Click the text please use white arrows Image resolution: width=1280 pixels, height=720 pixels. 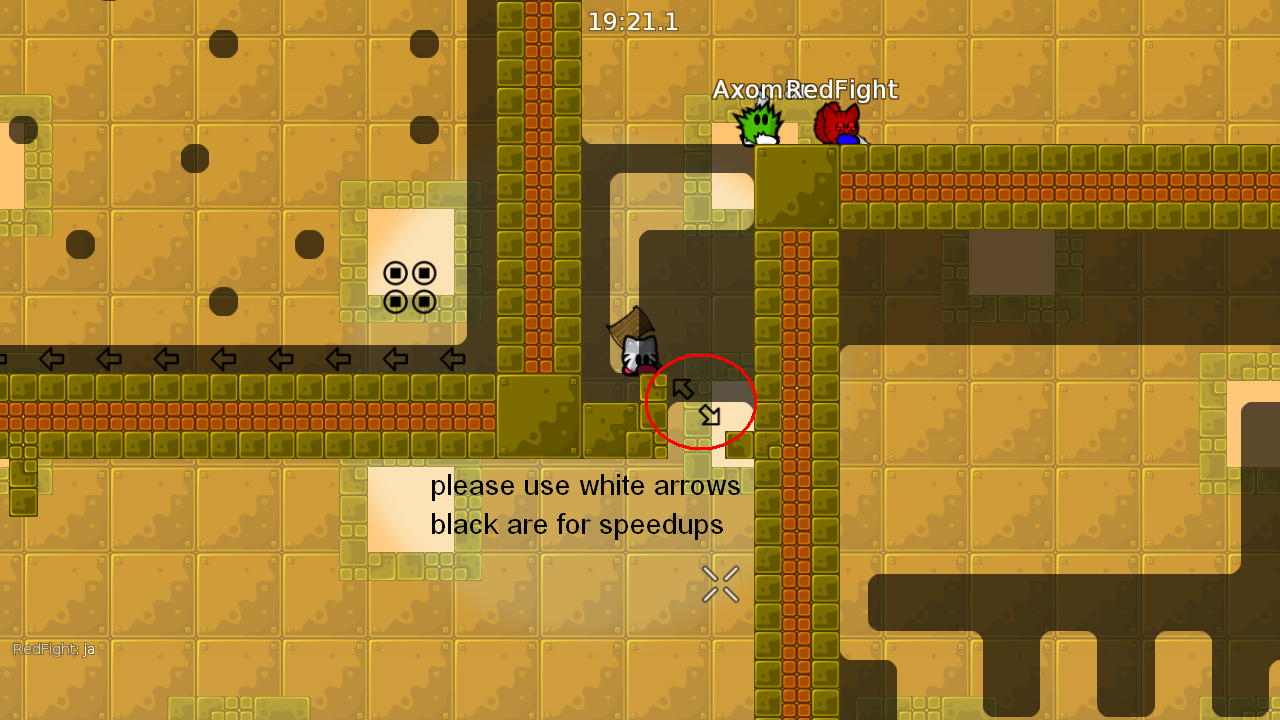click(585, 486)
